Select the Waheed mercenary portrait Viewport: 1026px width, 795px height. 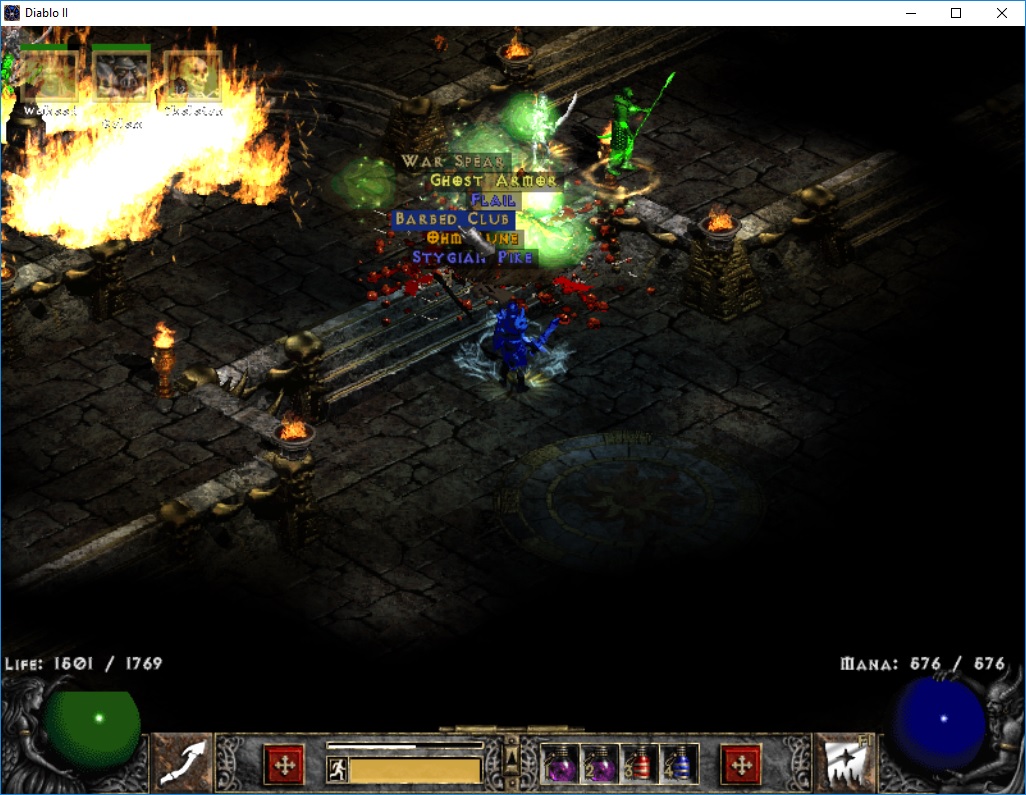49,76
